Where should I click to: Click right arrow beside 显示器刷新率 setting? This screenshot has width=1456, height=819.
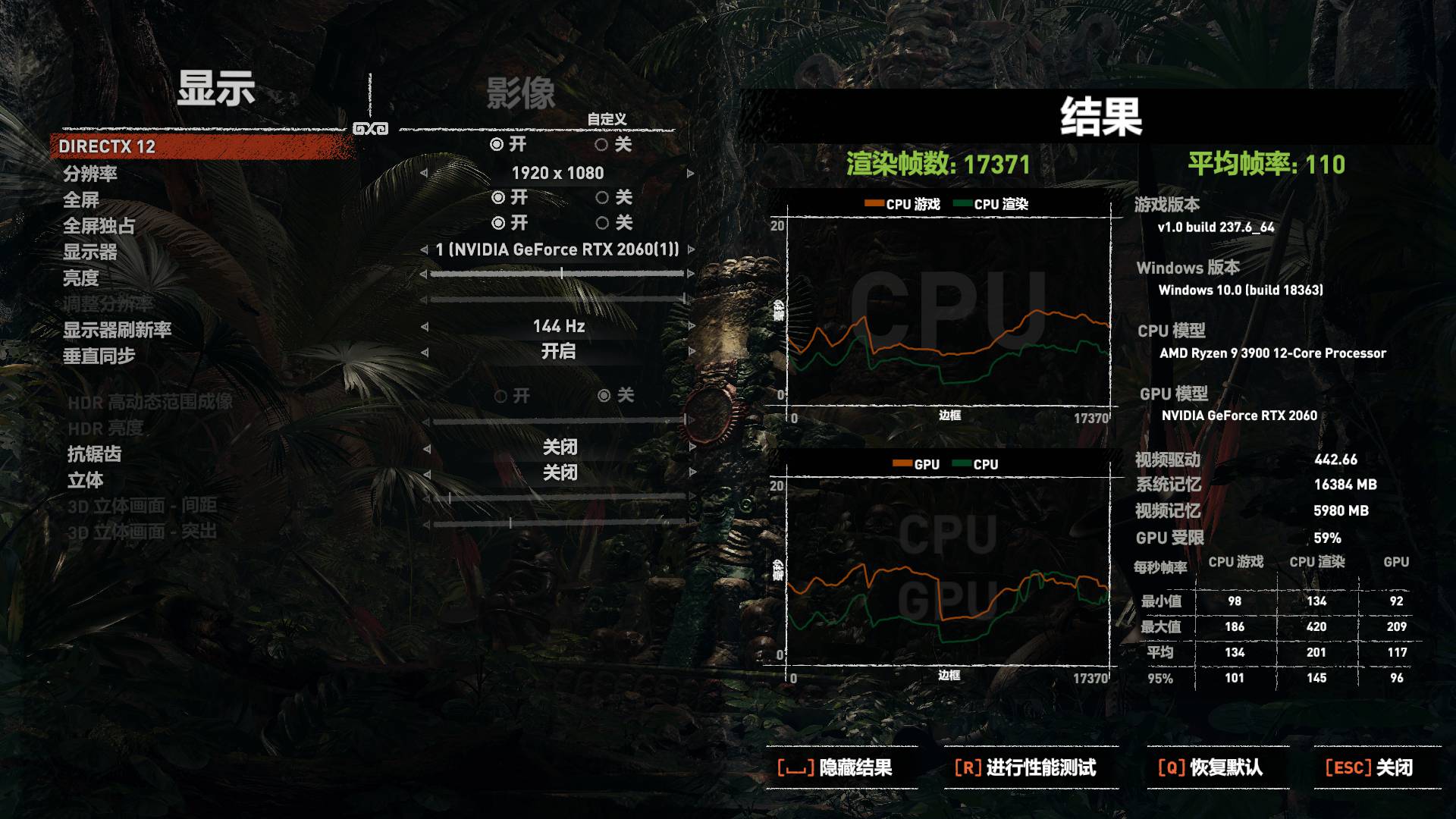[x=692, y=327]
